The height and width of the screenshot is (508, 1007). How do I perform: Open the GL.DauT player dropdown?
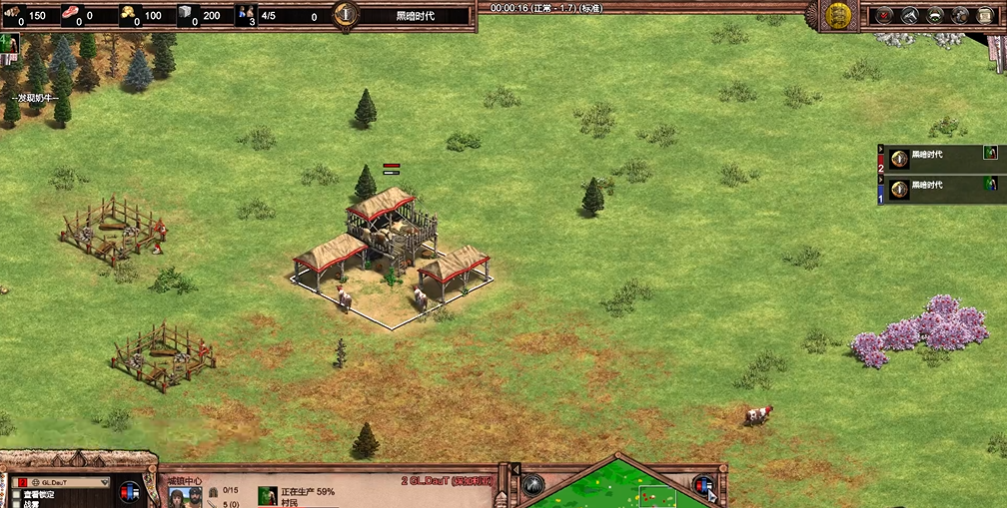pyautogui.click(x=60, y=482)
